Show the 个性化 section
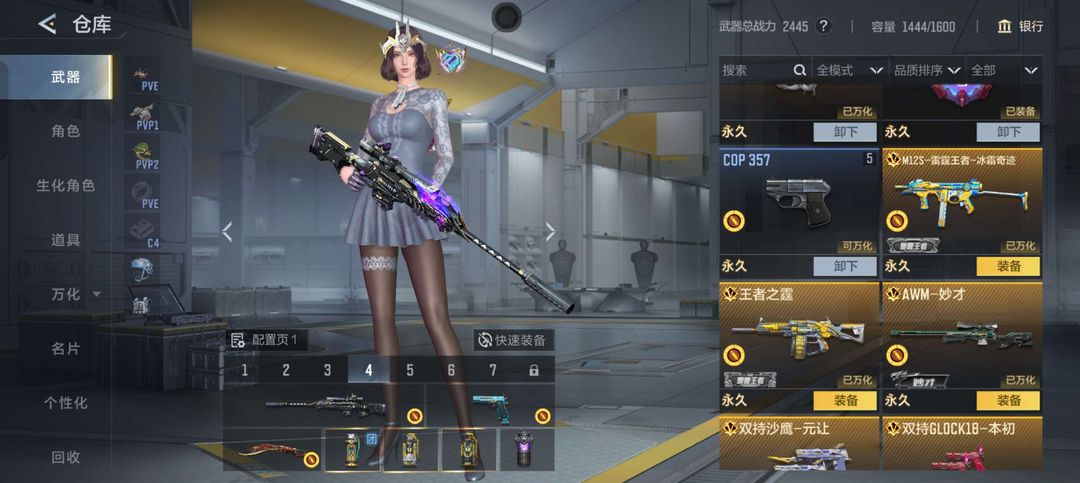Image resolution: width=1080 pixels, height=483 pixels. (x=66, y=403)
